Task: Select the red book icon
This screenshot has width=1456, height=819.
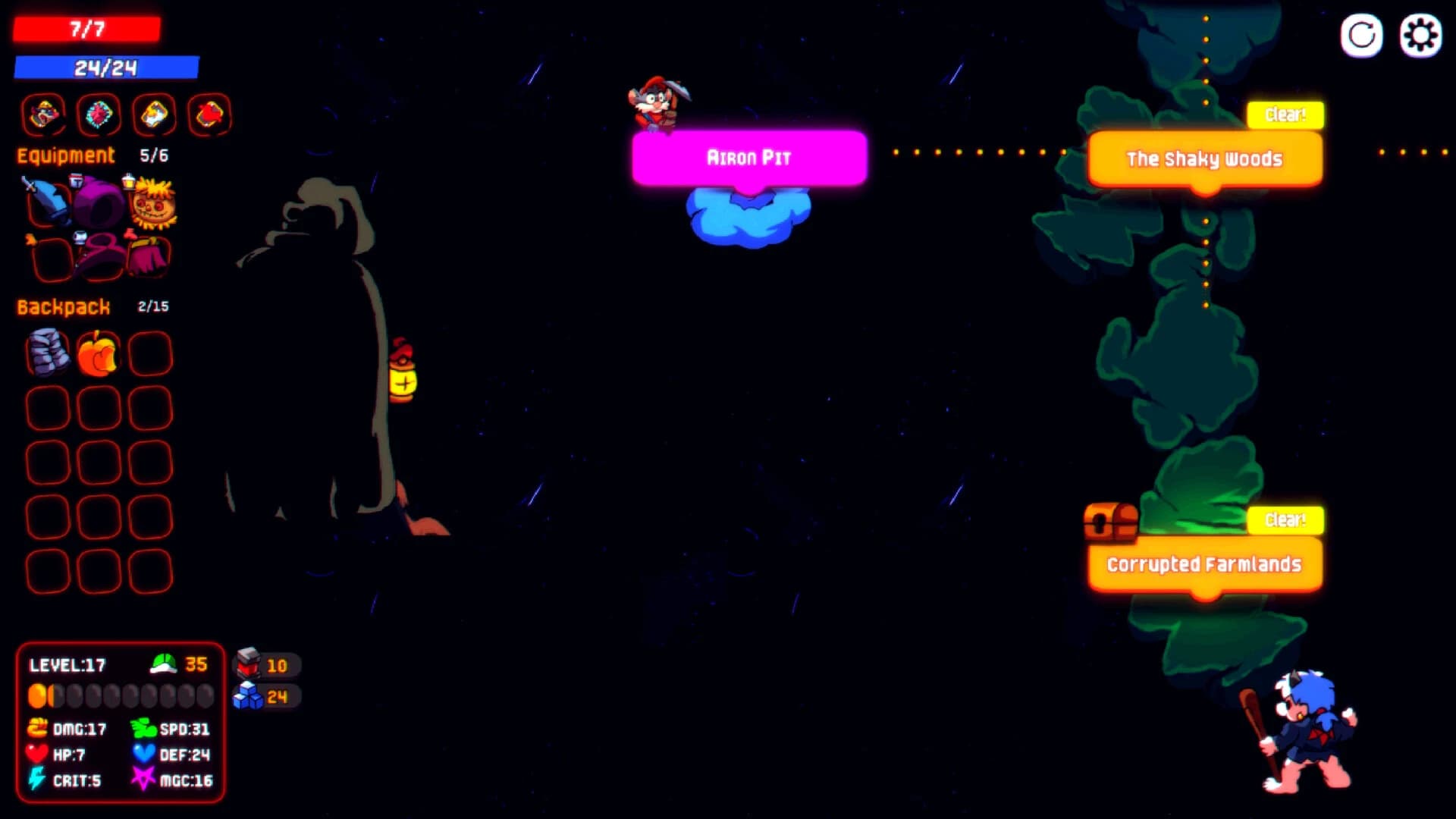Action: coord(209,114)
